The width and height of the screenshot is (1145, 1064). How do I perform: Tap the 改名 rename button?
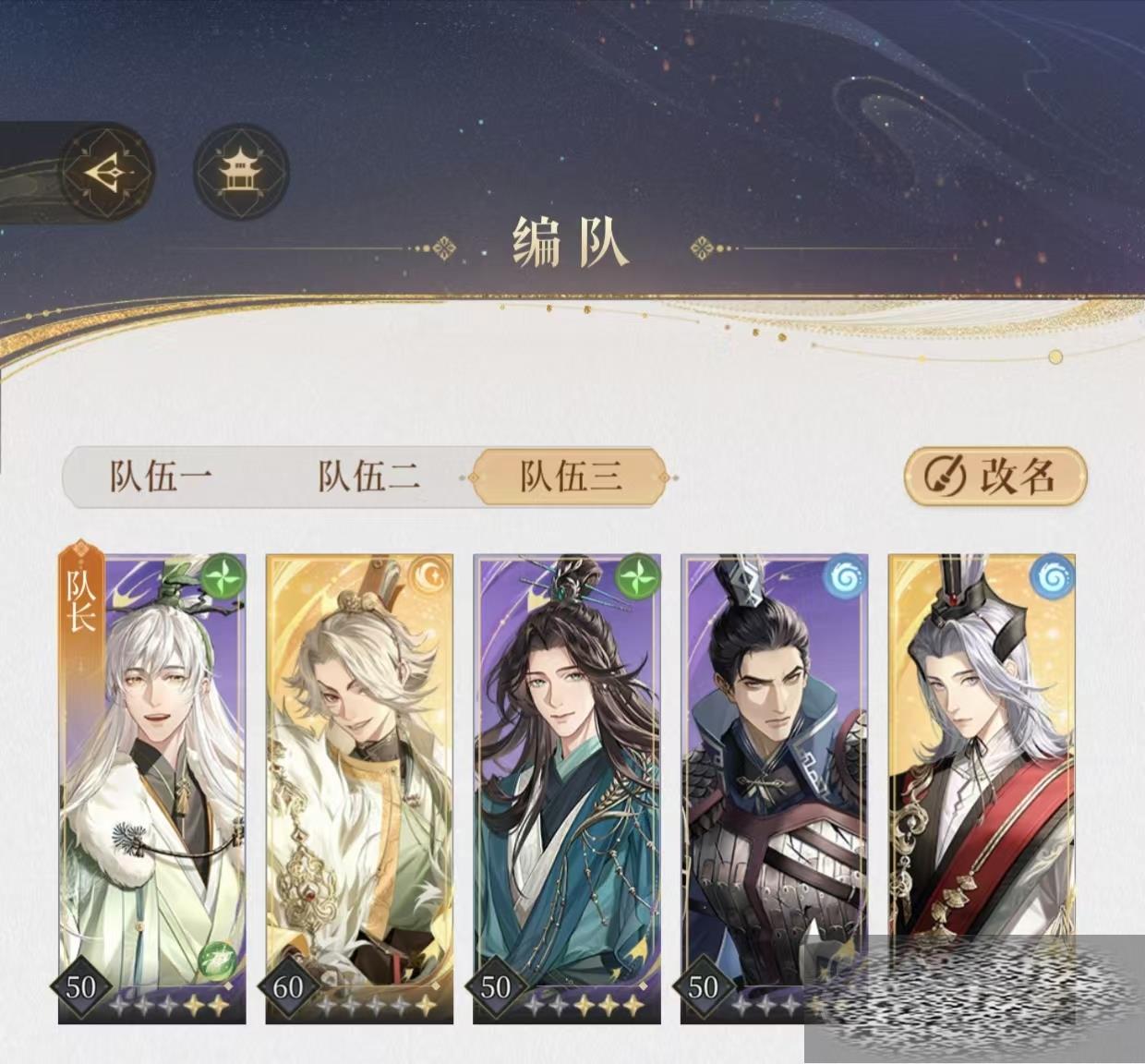click(994, 477)
